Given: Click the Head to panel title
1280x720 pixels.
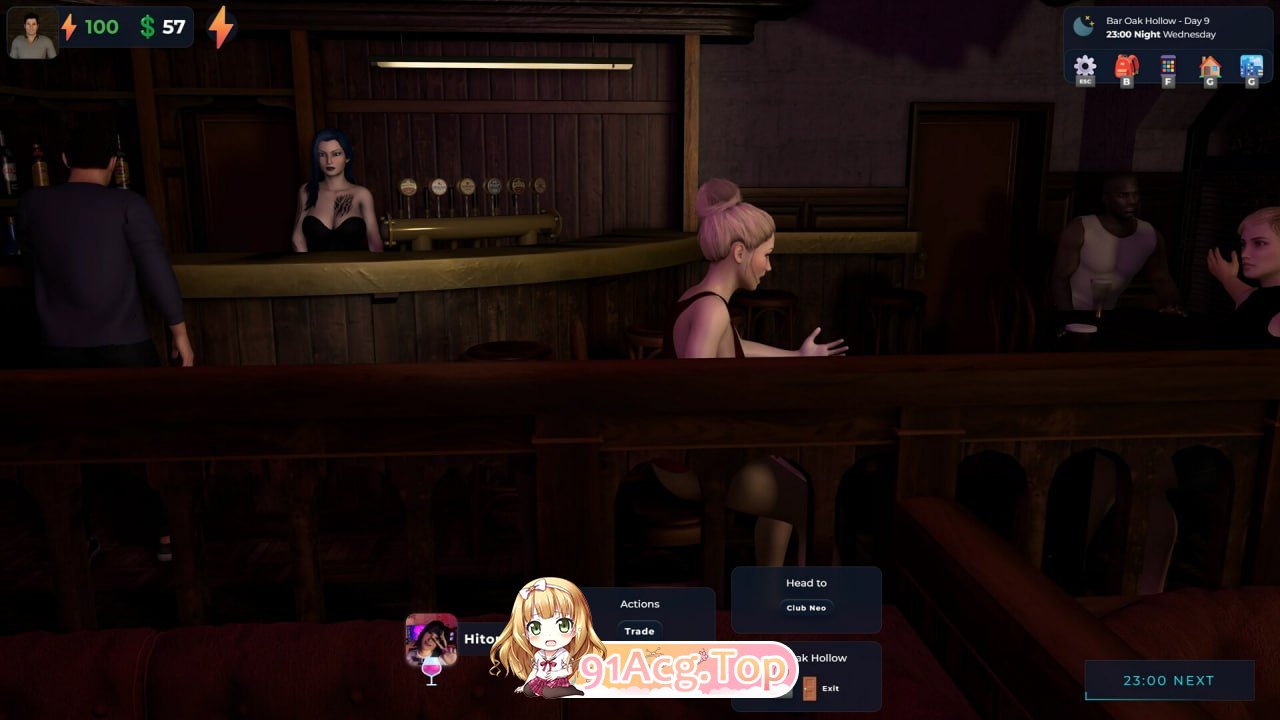Looking at the screenshot, I should pyautogui.click(x=806, y=582).
